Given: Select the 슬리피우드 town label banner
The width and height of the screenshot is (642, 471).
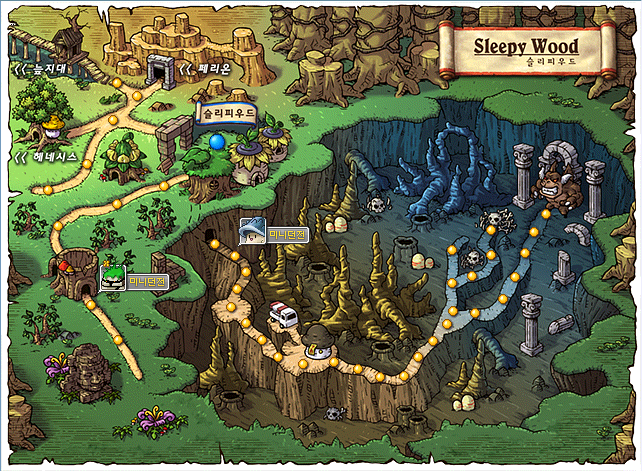Looking at the screenshot, I should pyautogui.click(x=228, y=115).
